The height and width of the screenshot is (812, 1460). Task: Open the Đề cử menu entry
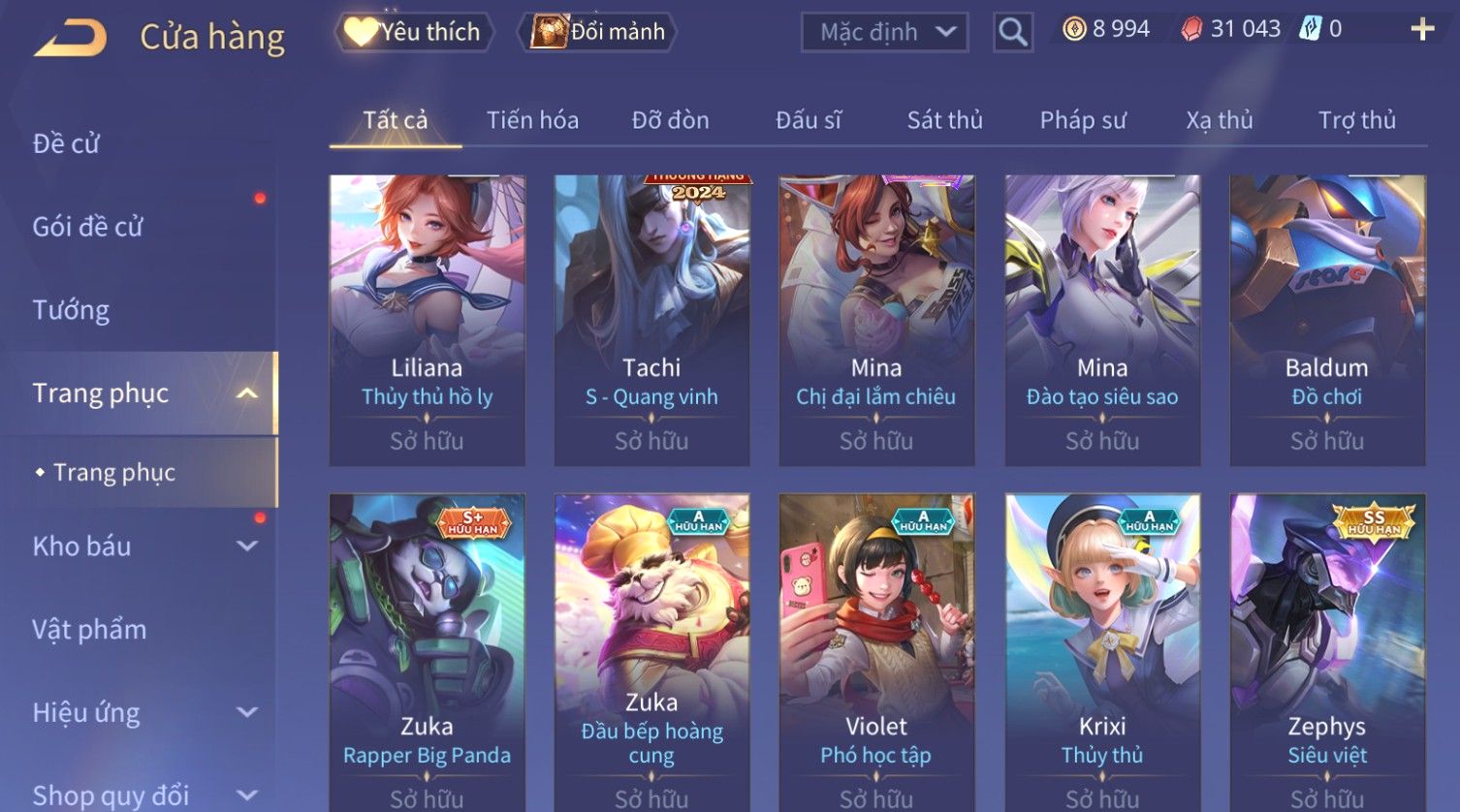pos(66,143)
